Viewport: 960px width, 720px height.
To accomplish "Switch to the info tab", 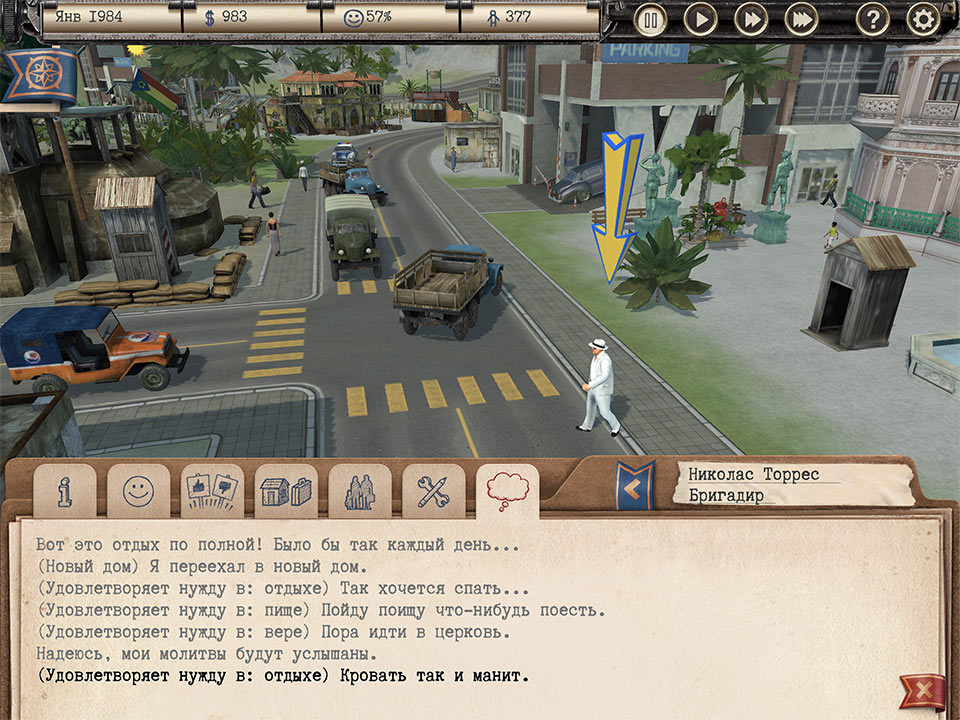I will 65,491.
